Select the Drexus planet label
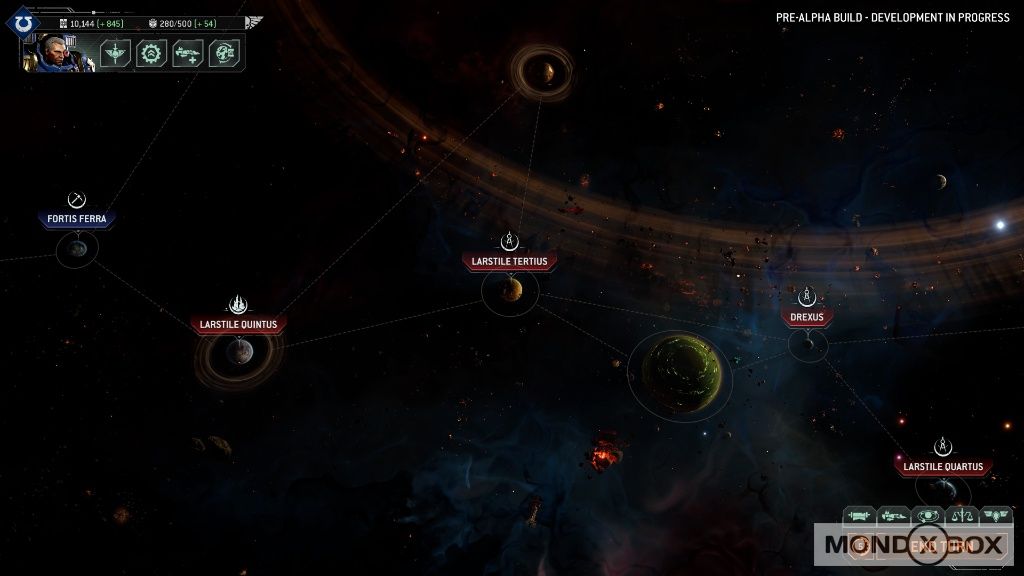 (806, 317)
